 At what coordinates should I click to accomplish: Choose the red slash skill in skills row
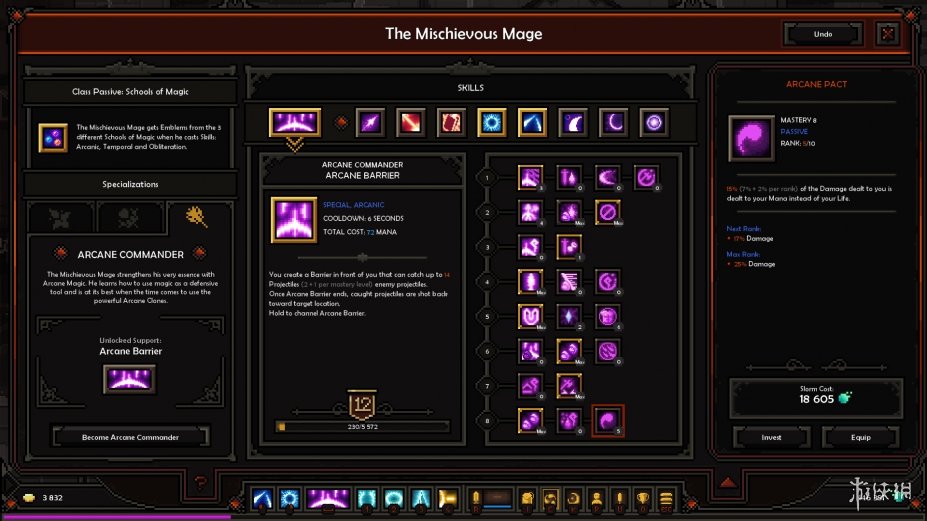coord(411,123)
